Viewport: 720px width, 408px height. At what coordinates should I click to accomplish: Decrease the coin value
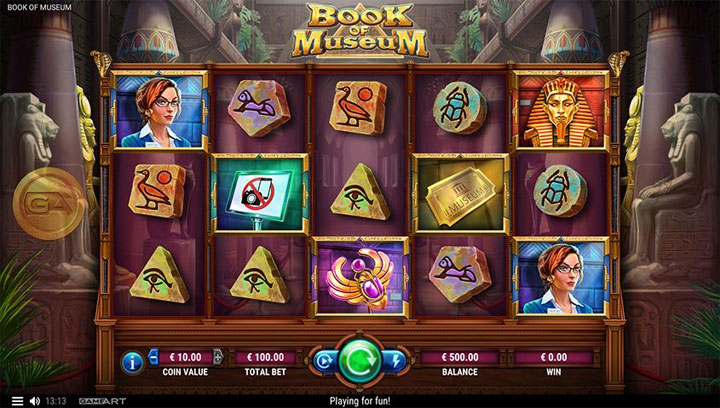[154, 357]
